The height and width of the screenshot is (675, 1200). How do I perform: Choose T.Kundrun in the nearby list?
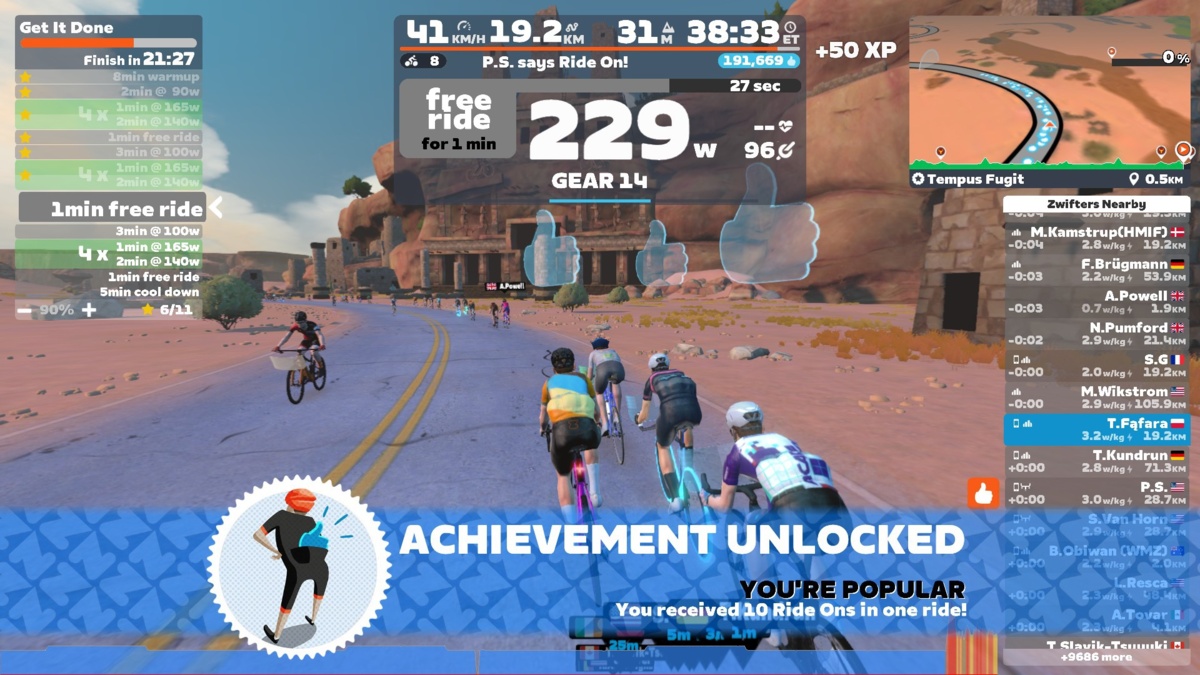tap(1096, 462)
